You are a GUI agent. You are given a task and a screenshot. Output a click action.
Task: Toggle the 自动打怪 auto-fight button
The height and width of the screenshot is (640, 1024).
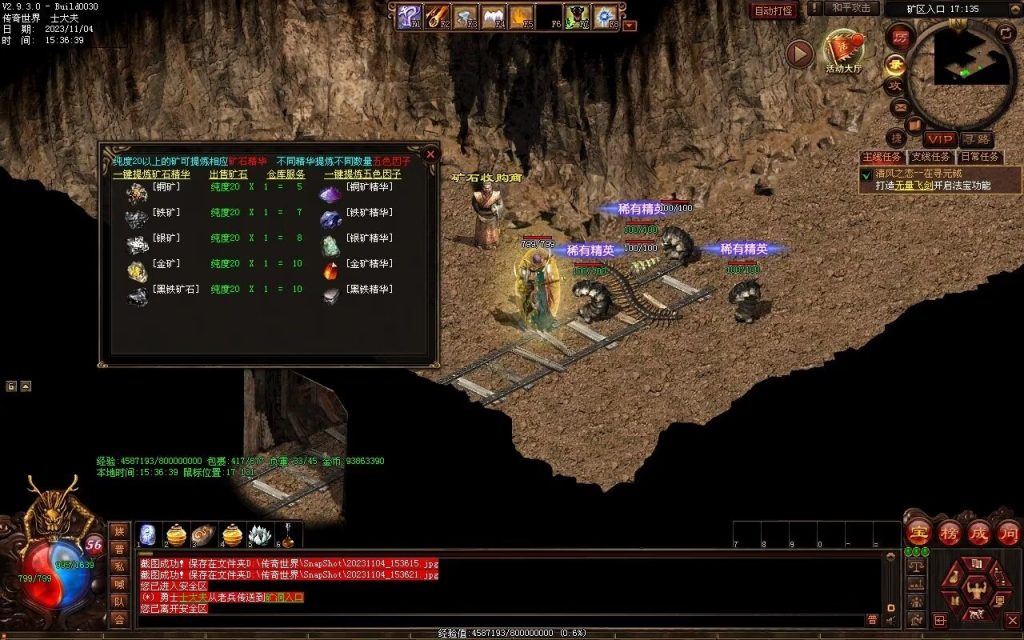point(773,11)
